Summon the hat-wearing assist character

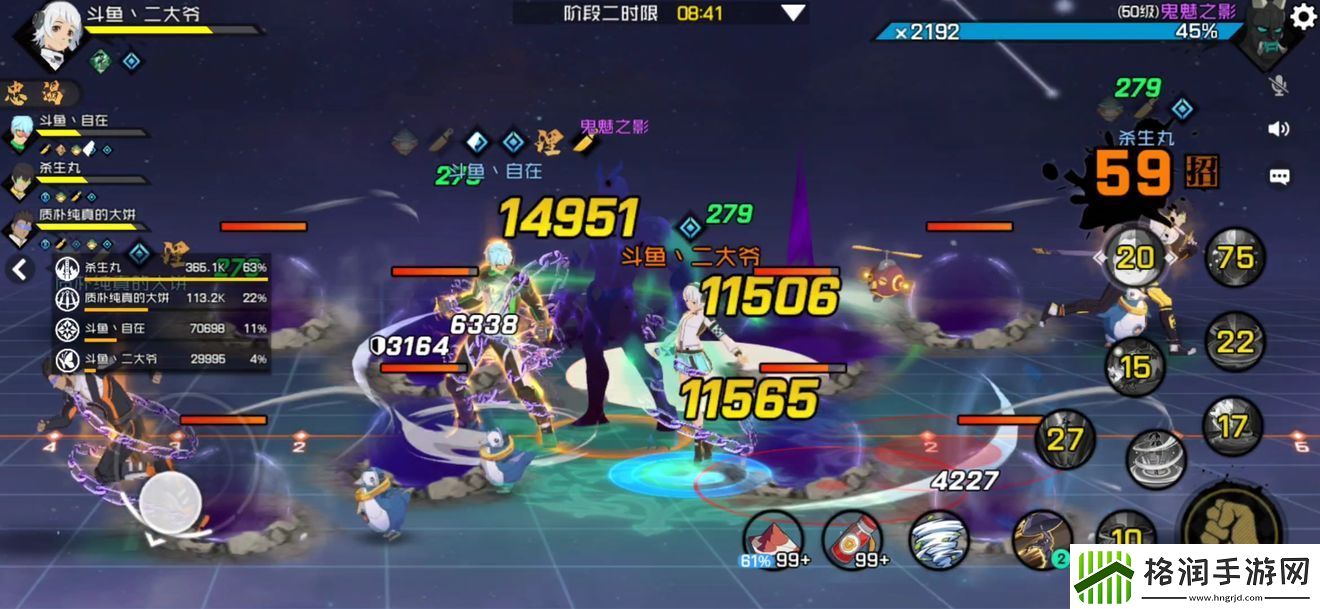[1042, 540]
